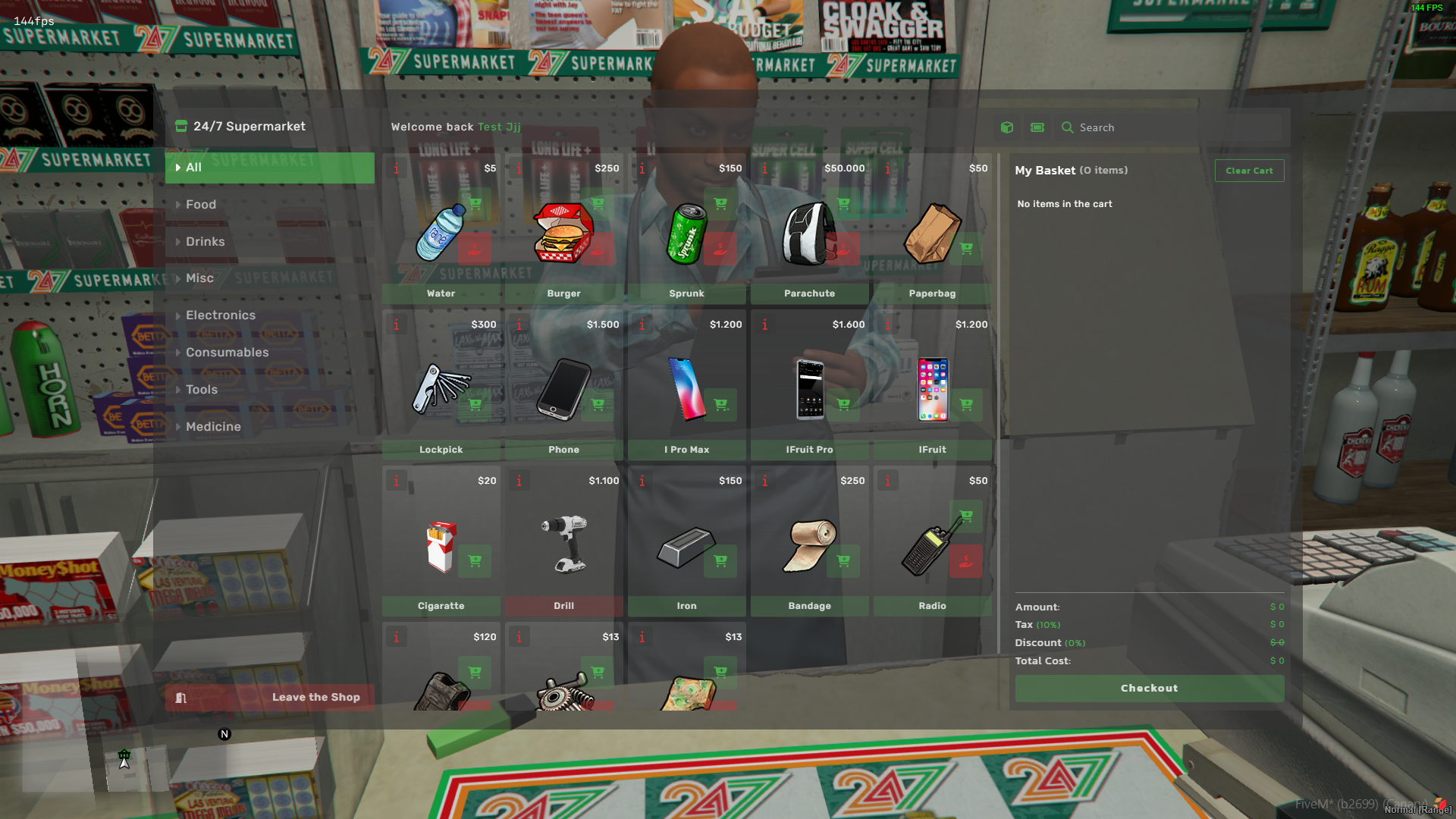The height and width of the screenshot is (819, 1456).
Task: Expand the Electronics category
Action: (221, 315)
